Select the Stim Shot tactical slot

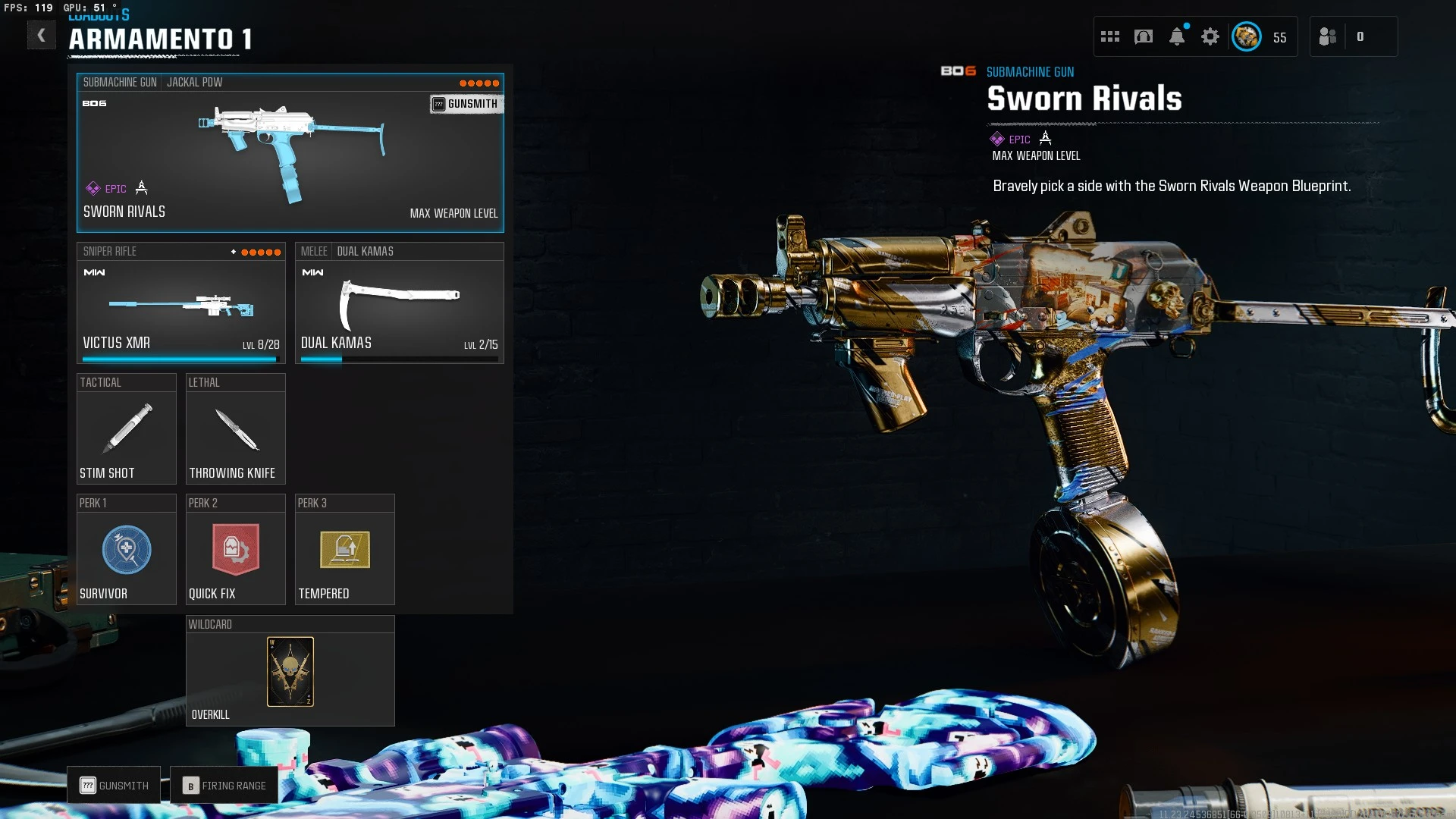(x=126, y=428)
